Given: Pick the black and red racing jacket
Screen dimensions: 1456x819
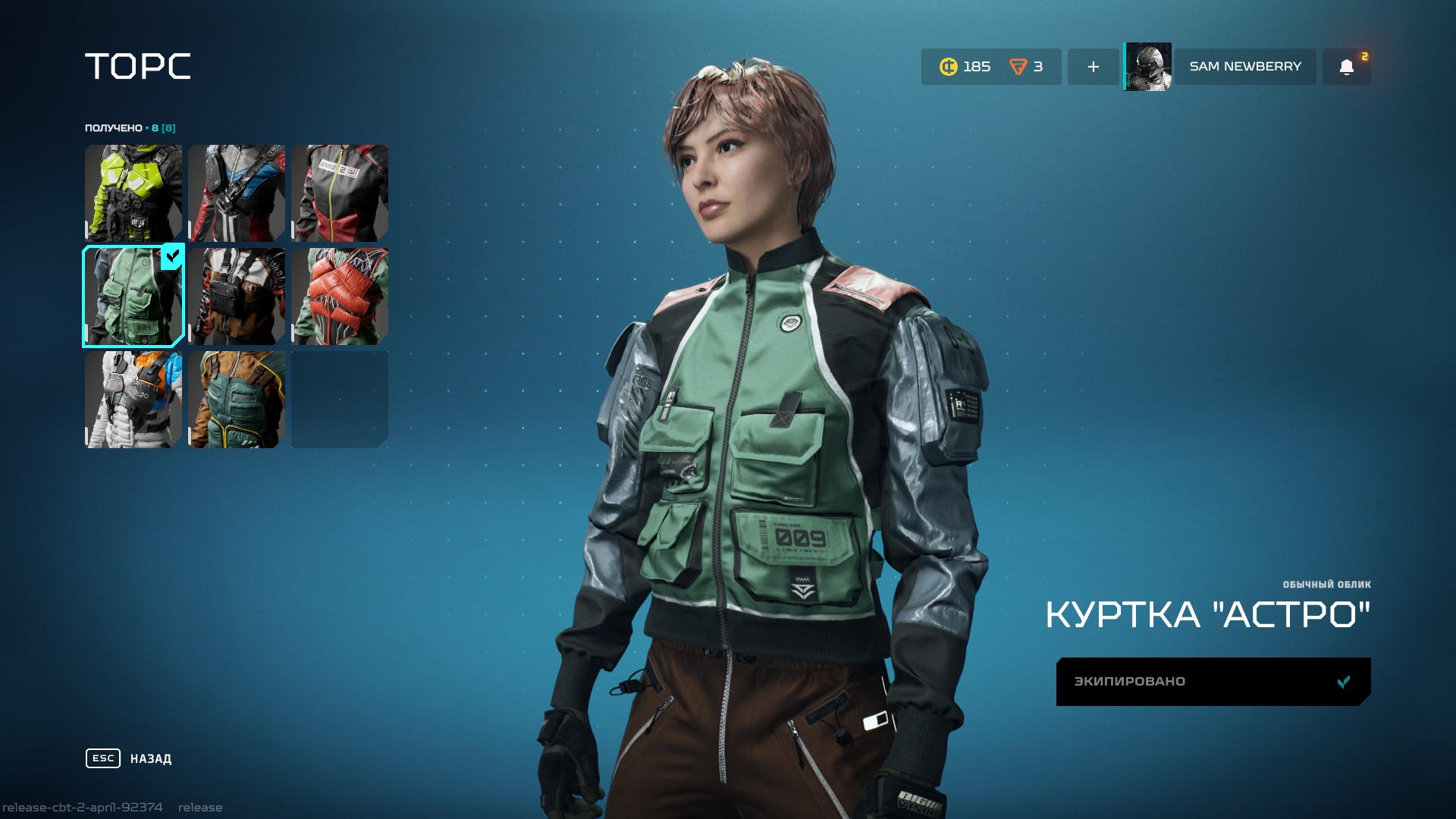Looking at the screenshot, I should pos(340,193).
